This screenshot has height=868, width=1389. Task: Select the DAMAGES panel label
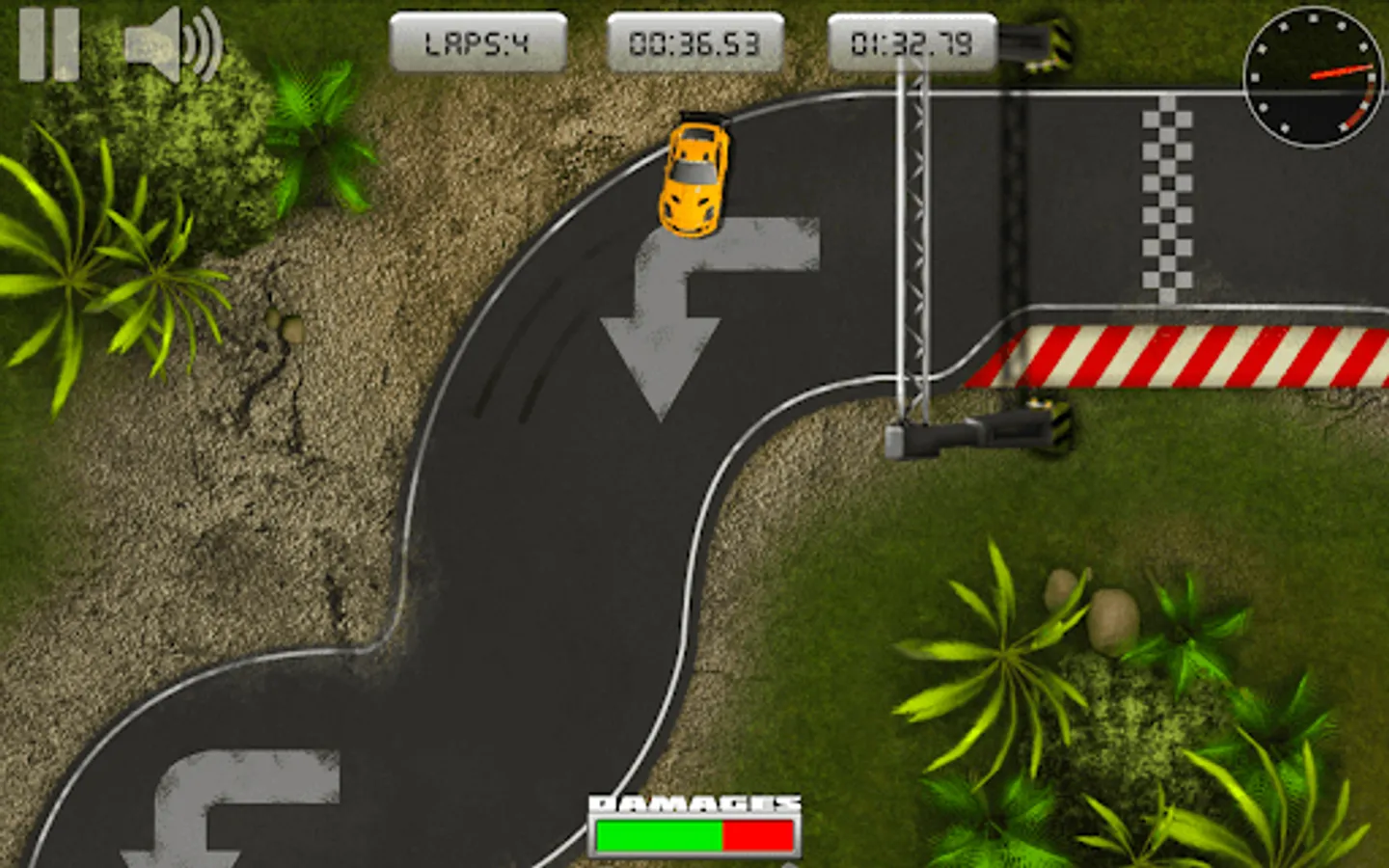pyautogui.click(x=696, y=803)
